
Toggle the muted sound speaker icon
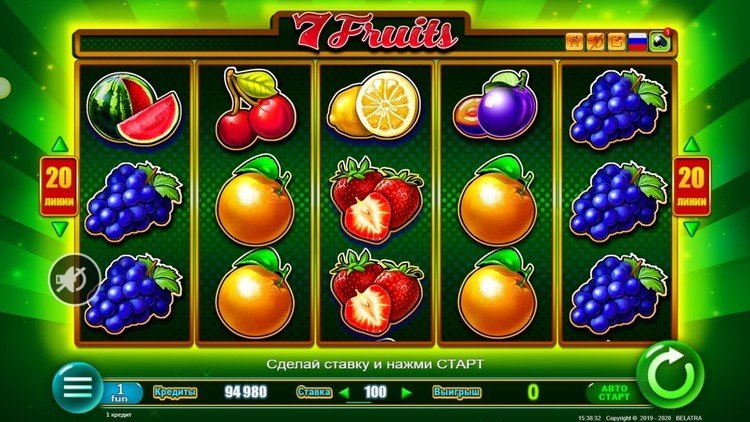[x=76, y=277]
